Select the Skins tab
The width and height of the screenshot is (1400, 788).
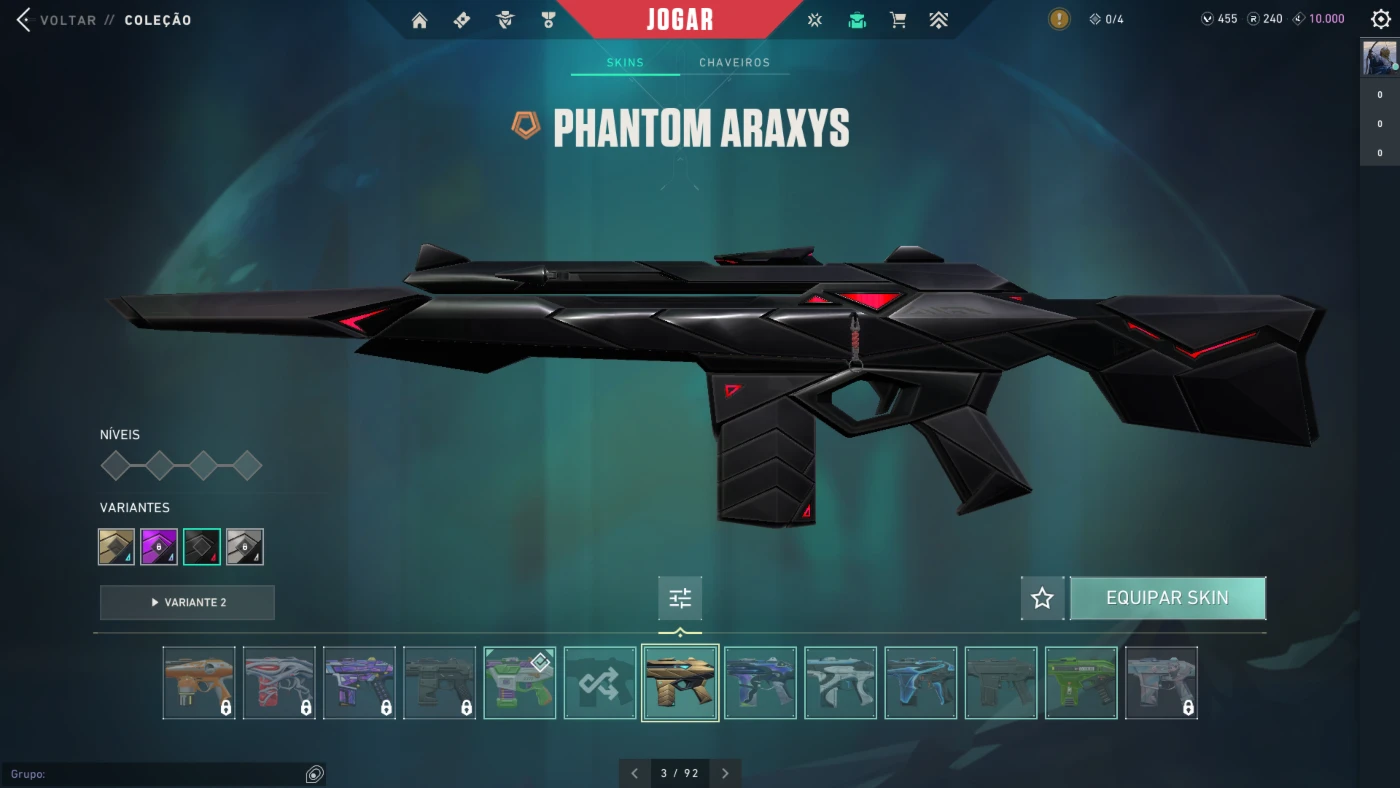coord(625,62)
